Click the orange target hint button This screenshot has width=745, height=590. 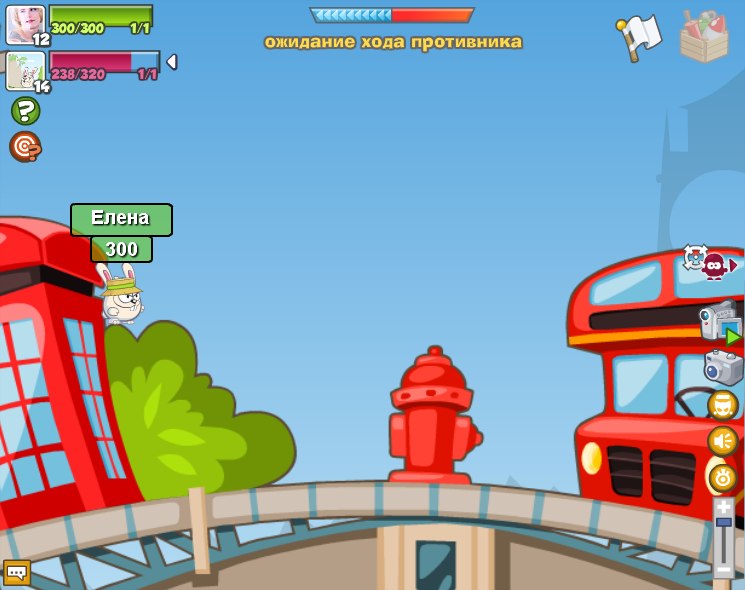25,146
